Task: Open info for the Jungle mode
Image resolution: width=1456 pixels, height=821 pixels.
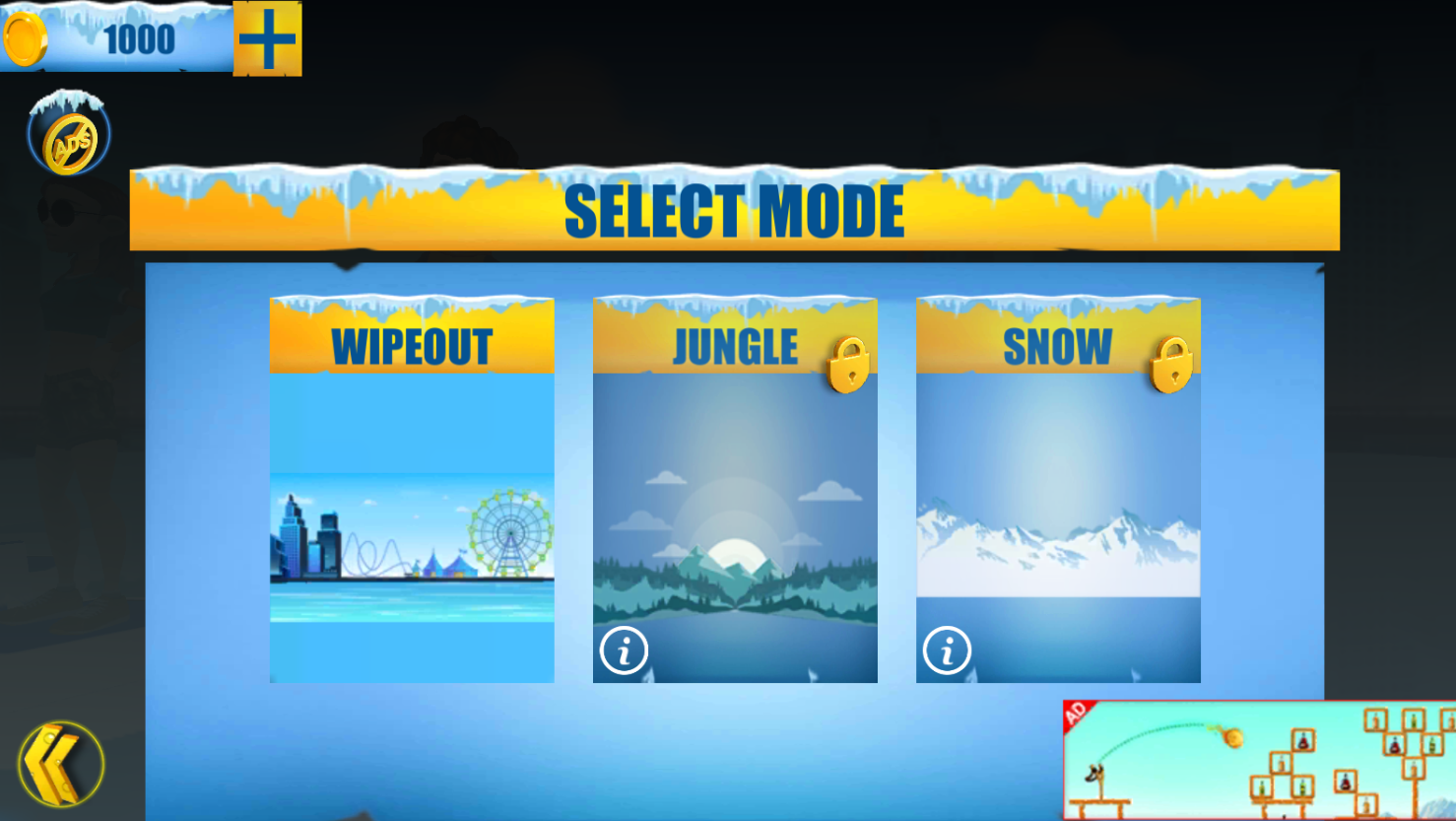Action: tap(625, 650)
